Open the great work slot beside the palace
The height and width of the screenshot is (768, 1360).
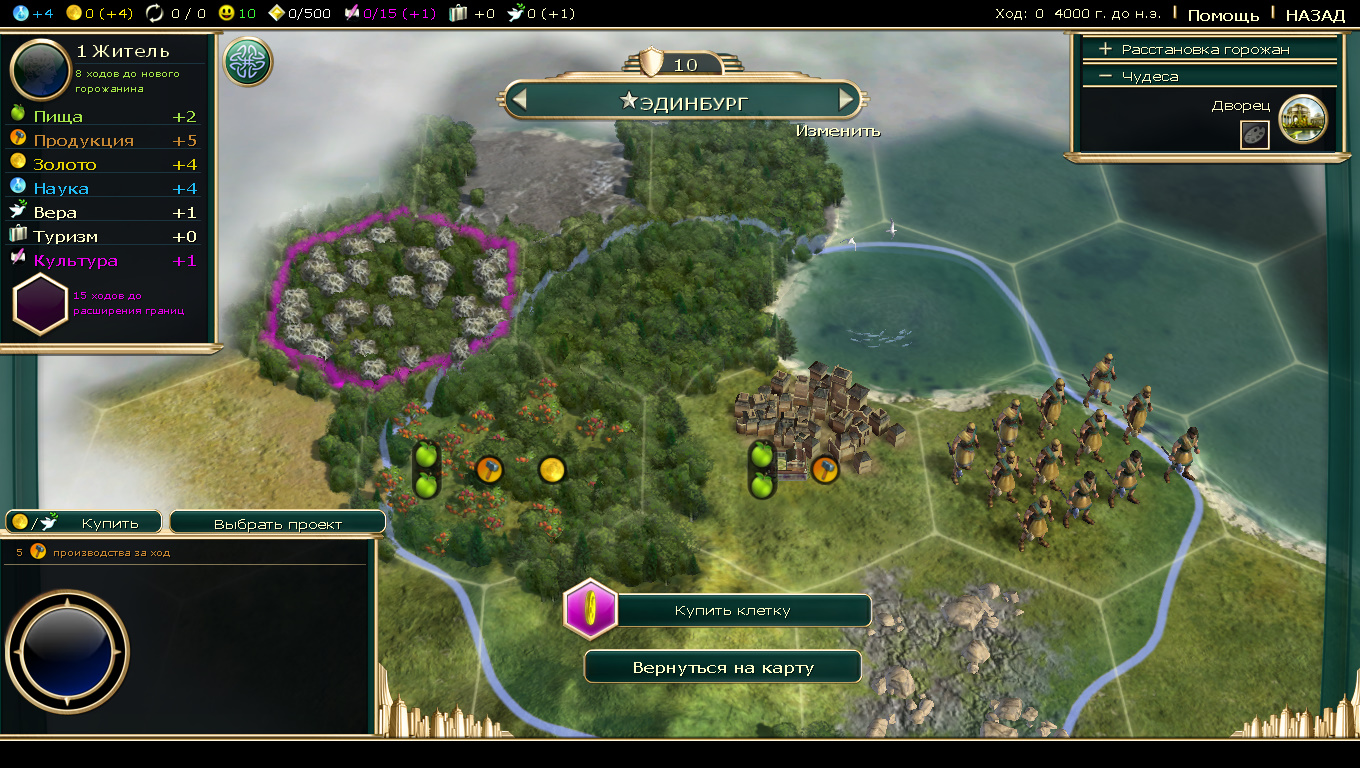pos(1254,135)
